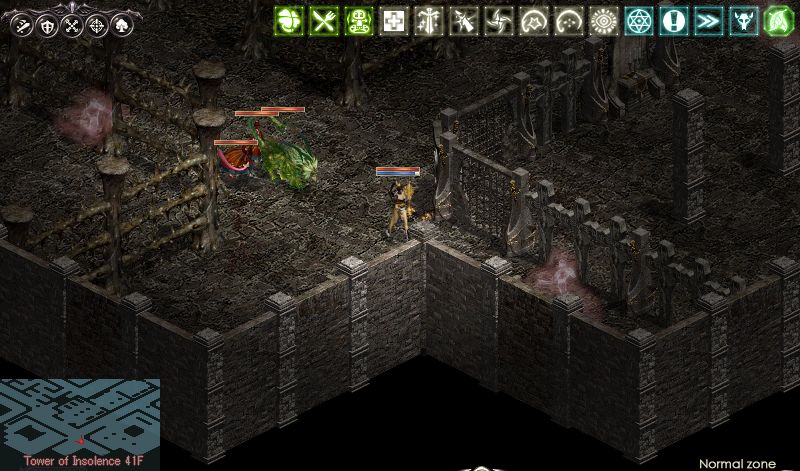800x471 pixels.
Task: Activate the teal hexagram star icon
Action: pos(638,21)
